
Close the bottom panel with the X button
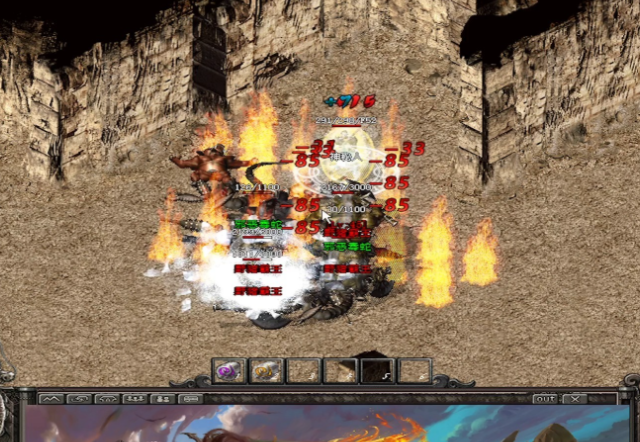point(575,398)
